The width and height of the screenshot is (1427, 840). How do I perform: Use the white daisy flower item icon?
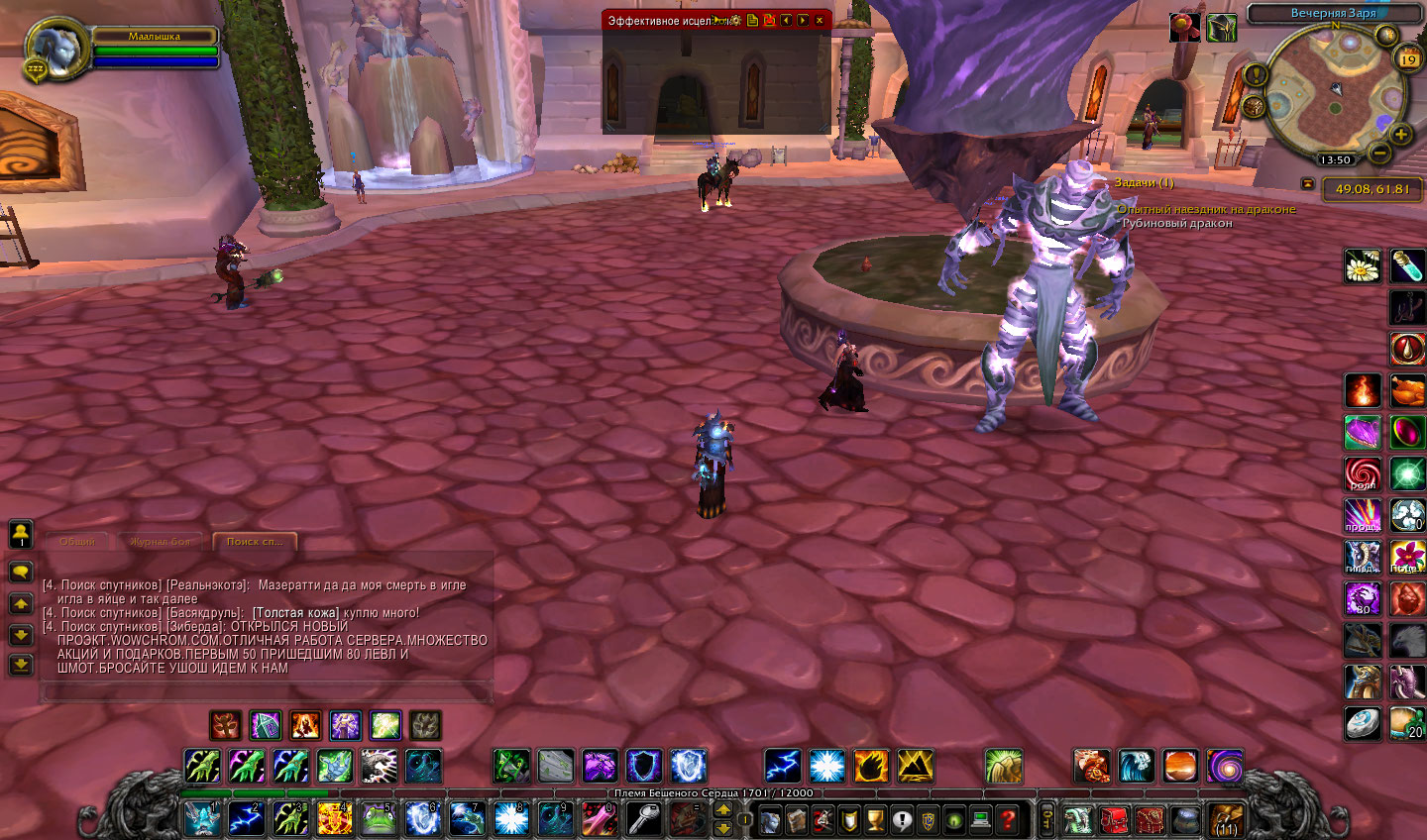(1363, 265)
